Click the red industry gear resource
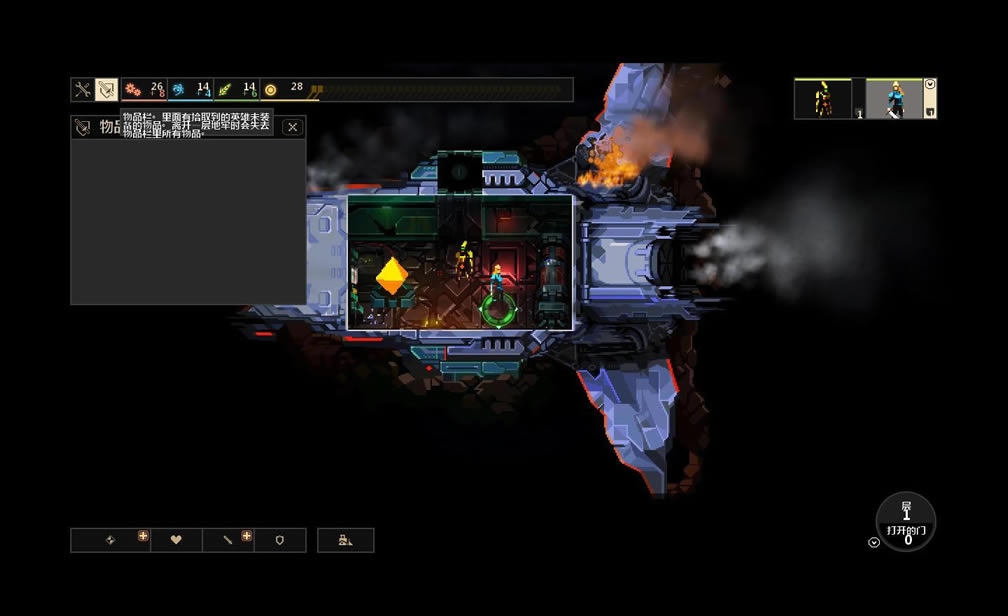 tap(132, 90)
